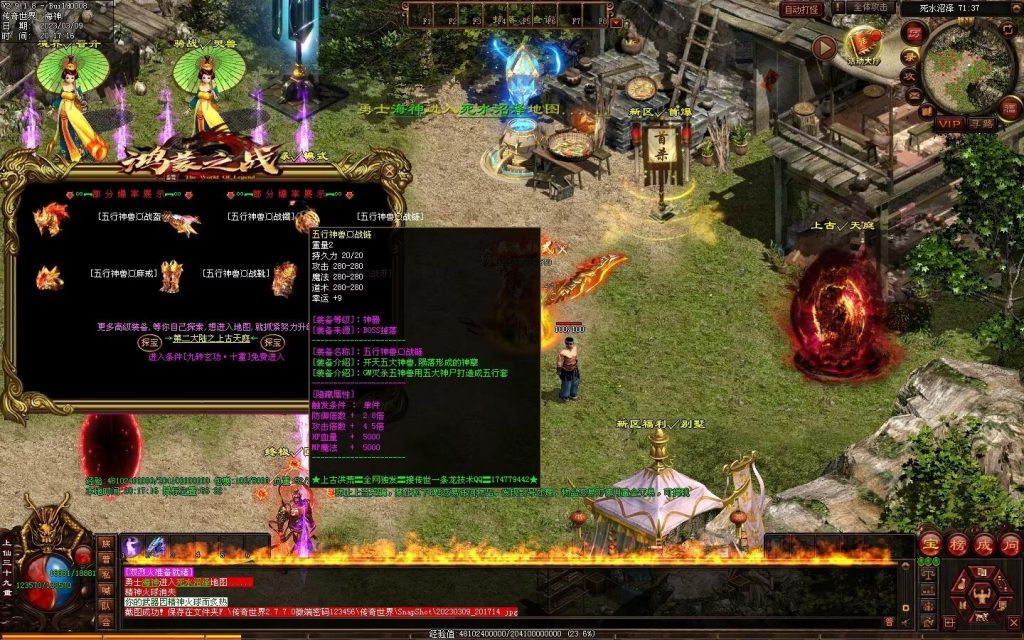Click the round play arrow button
Image resolution: width=1024 pixels, height=640 pixels.
824,47
